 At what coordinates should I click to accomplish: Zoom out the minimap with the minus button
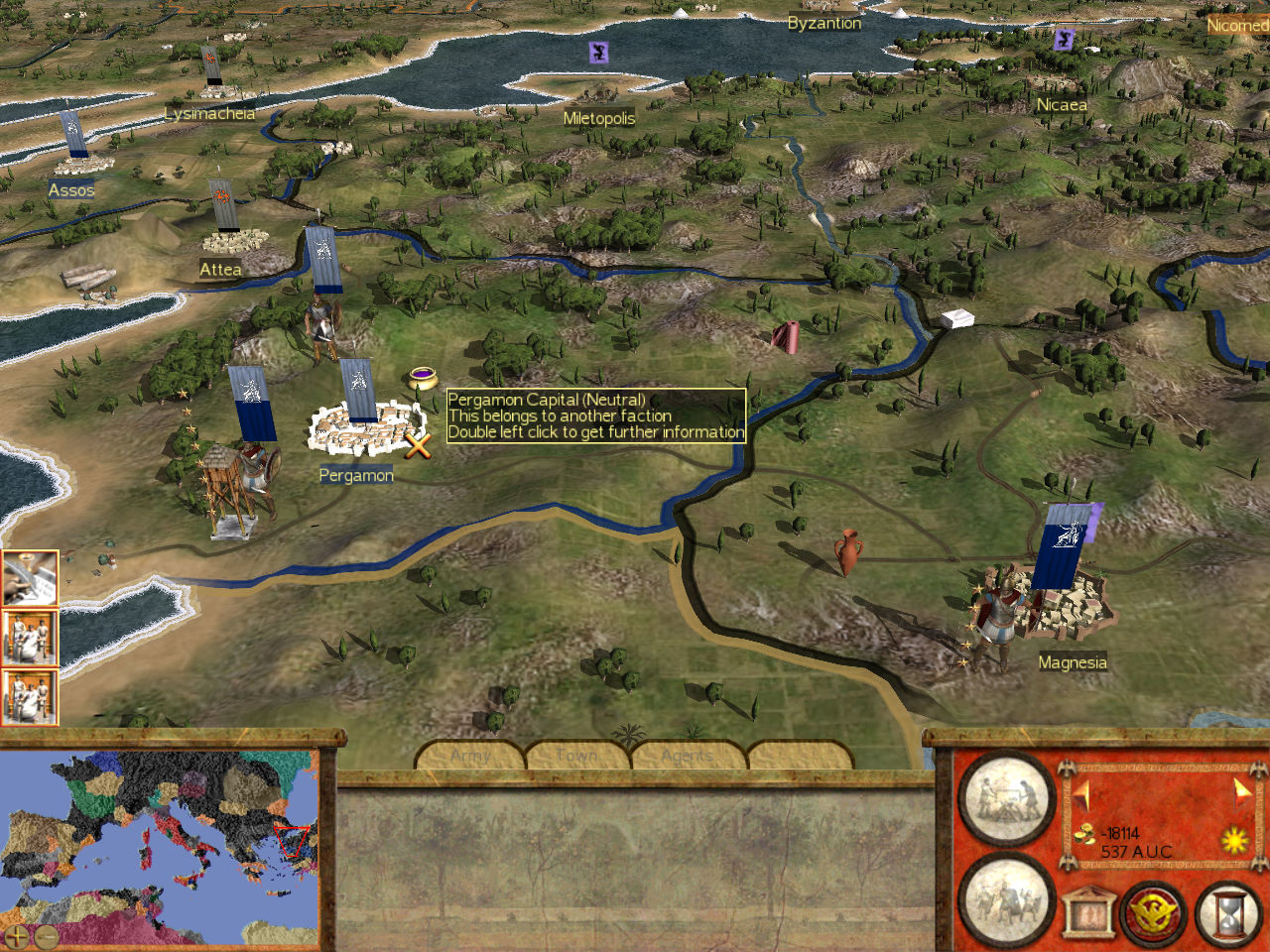(45, 935)
